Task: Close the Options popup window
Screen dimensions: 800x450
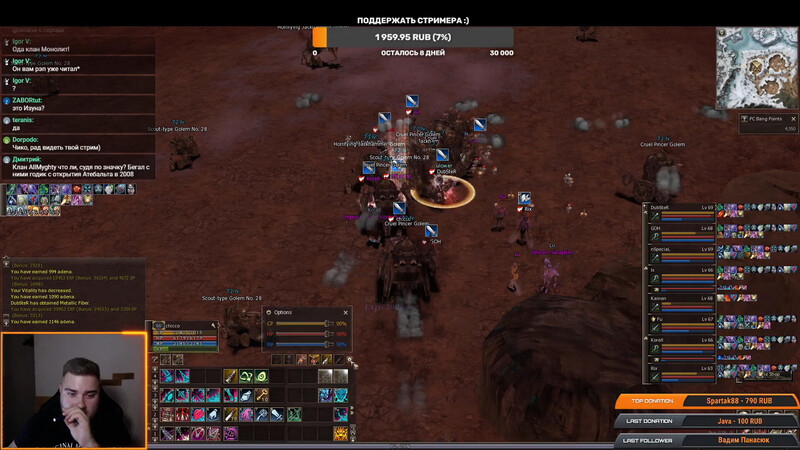Action: point(346,312)
